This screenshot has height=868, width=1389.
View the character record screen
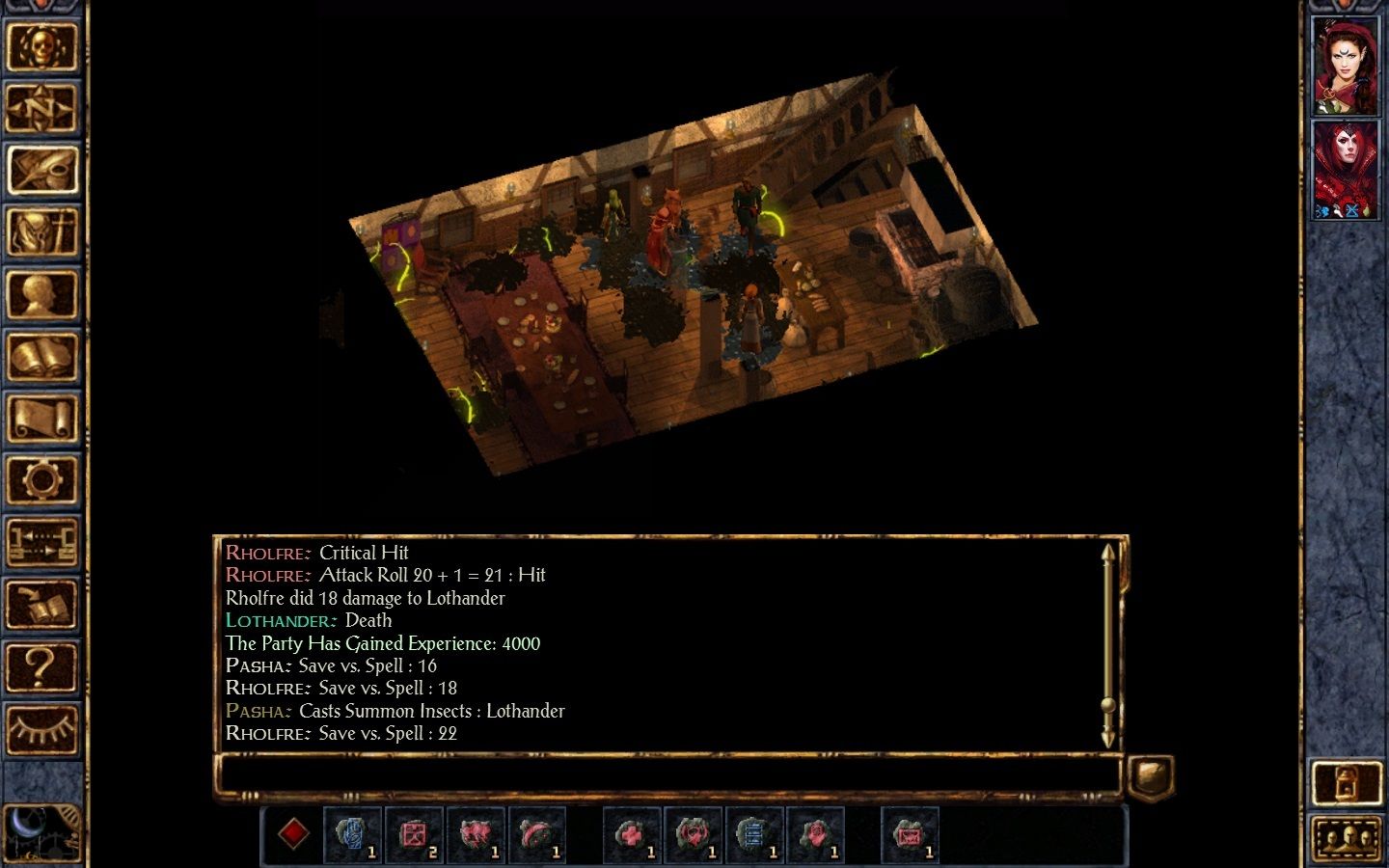point(43,294)
